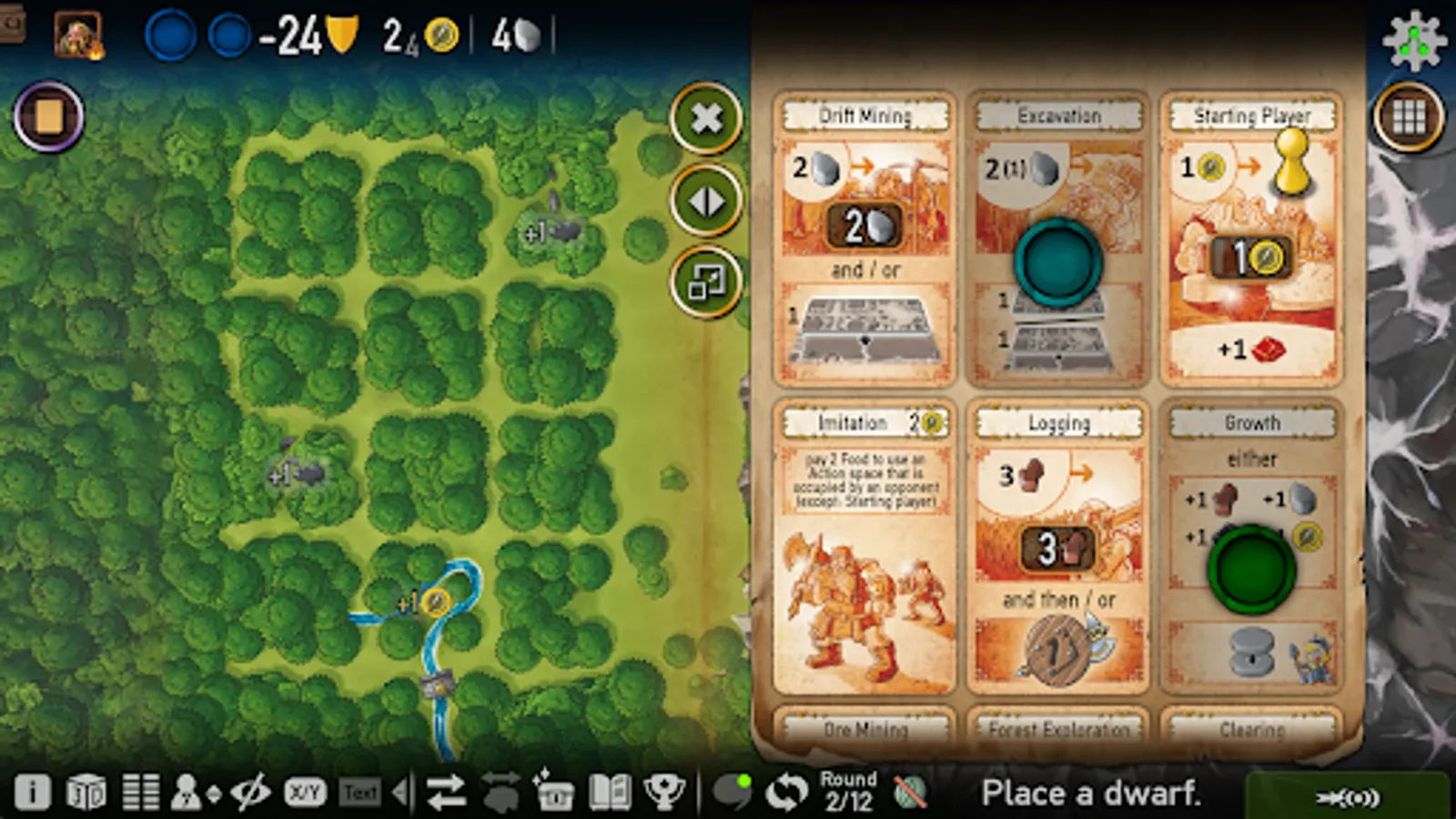Toggle X/Y coordinate display
The width and height of the screenshot is (1456, 819).
[x=303, y=791]
